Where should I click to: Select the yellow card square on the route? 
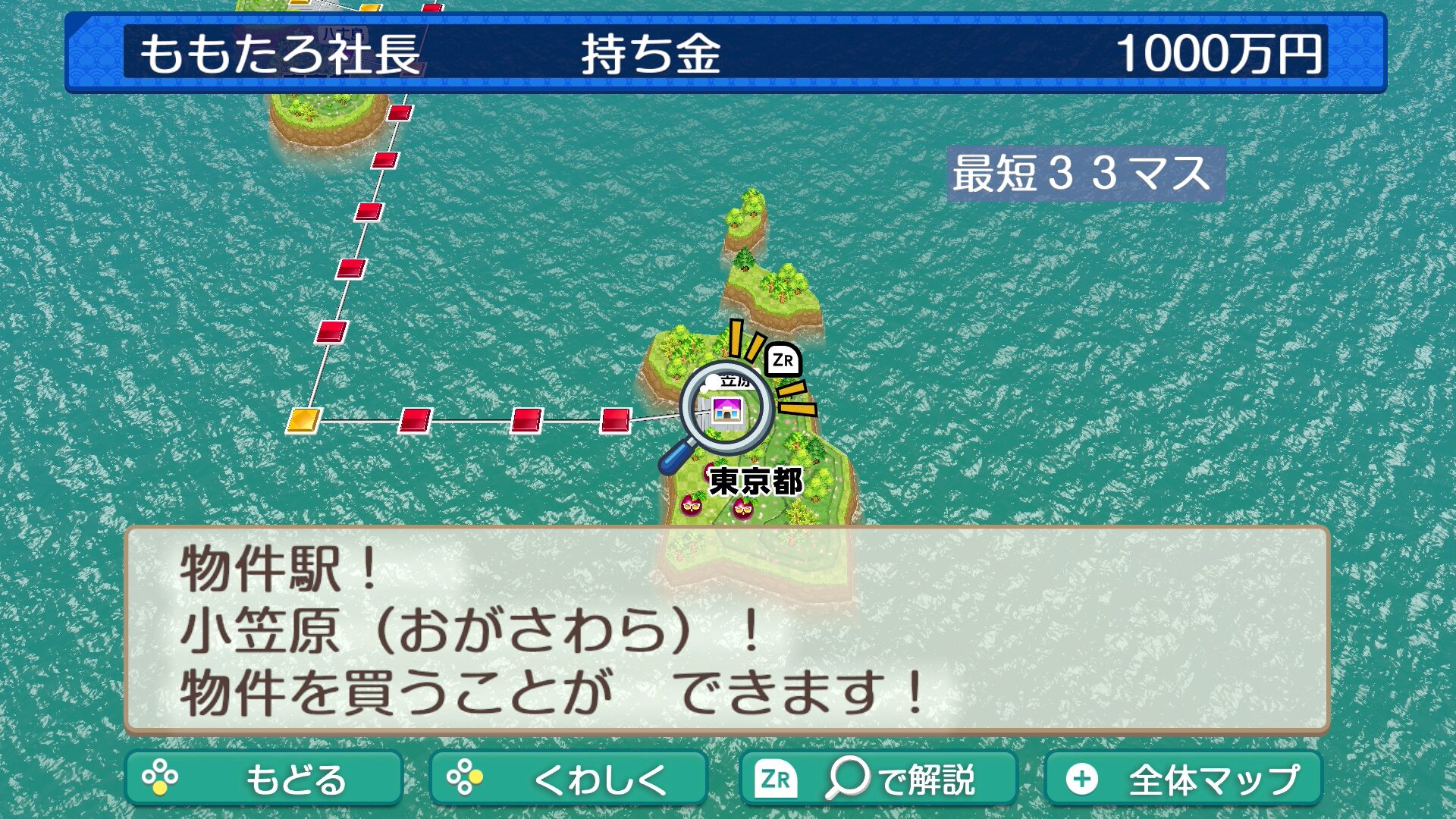click(x=303, y=419)
